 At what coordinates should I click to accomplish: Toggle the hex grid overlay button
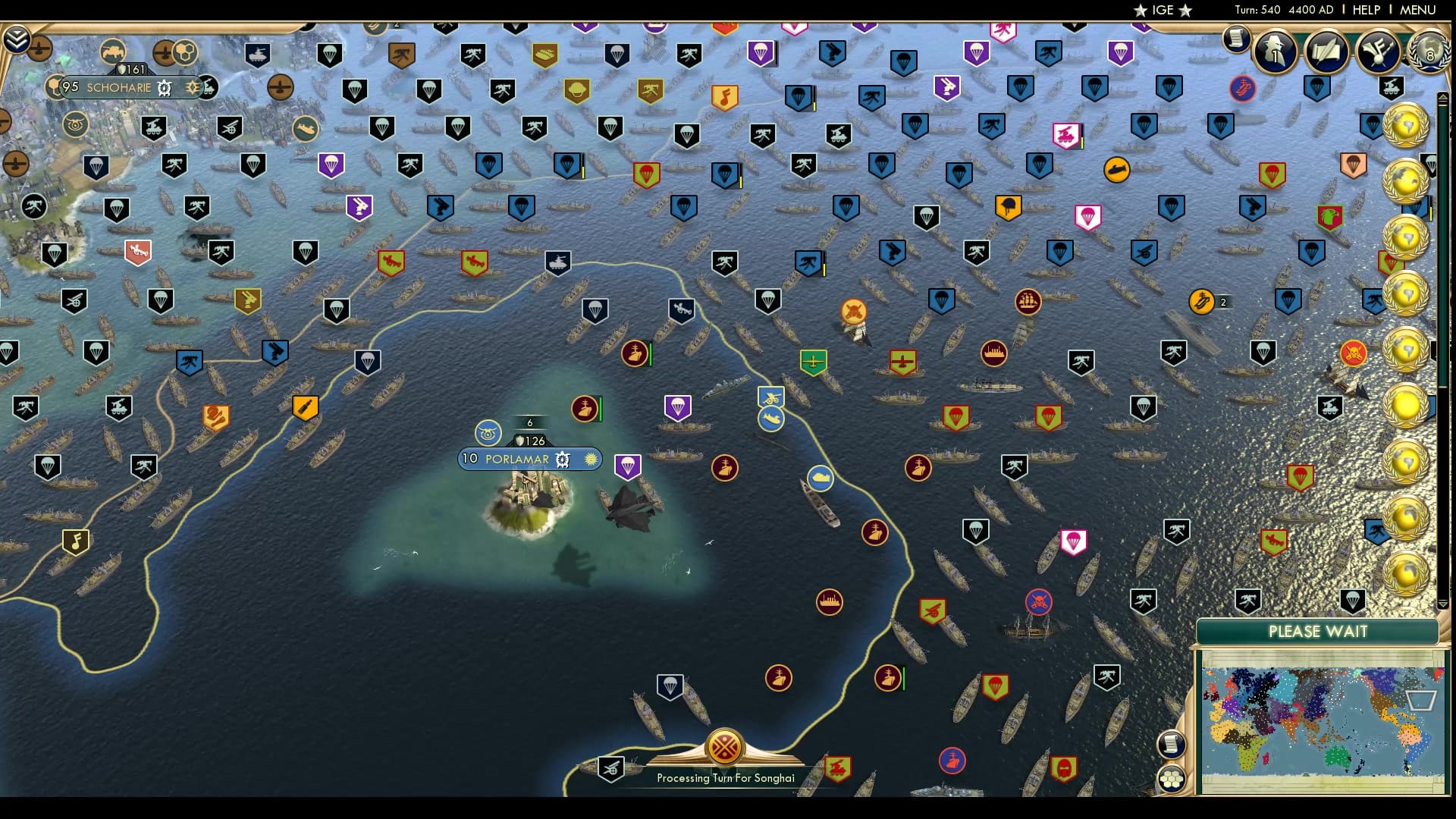[x=1172, y=777]
